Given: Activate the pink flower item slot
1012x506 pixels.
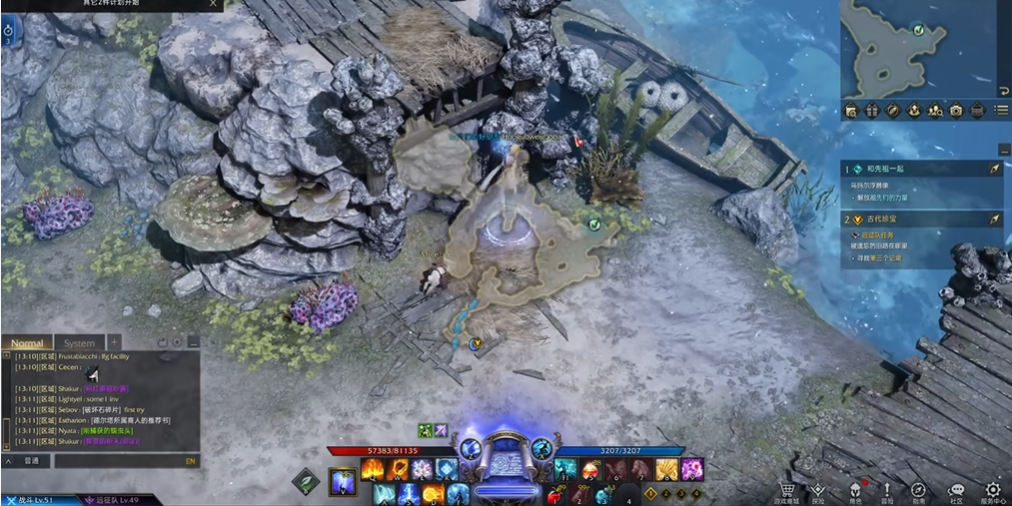Looking at the screenshot, I should tap(692, 468).
